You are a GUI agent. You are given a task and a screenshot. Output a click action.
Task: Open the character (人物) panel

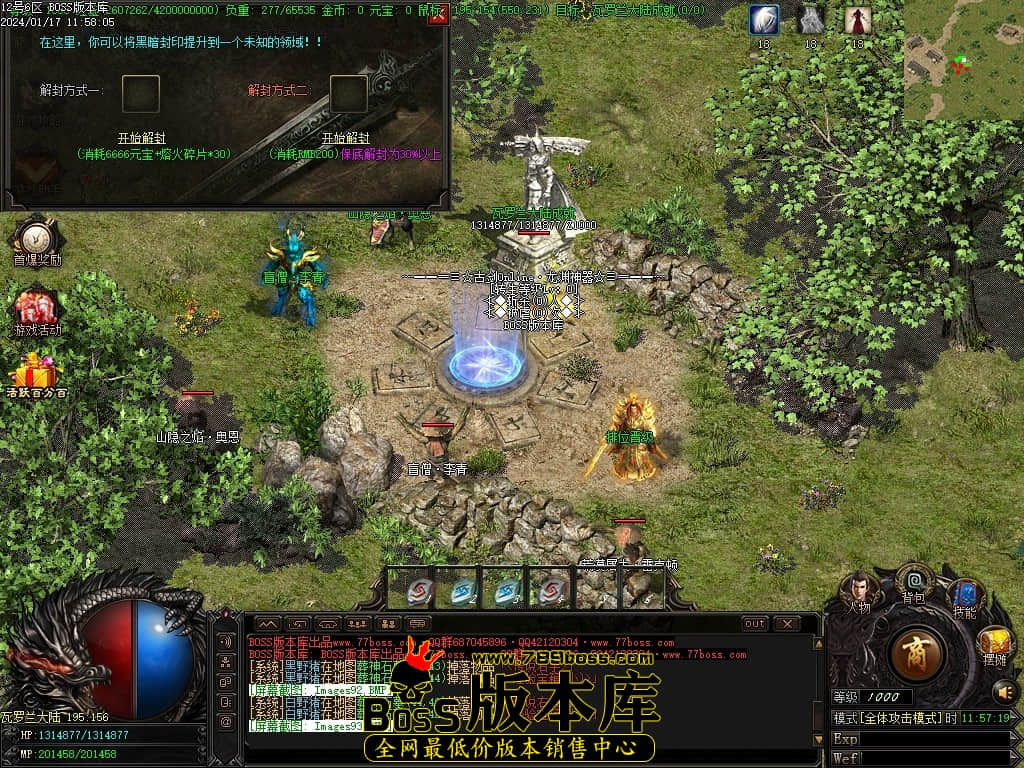[x=859, y=590]
